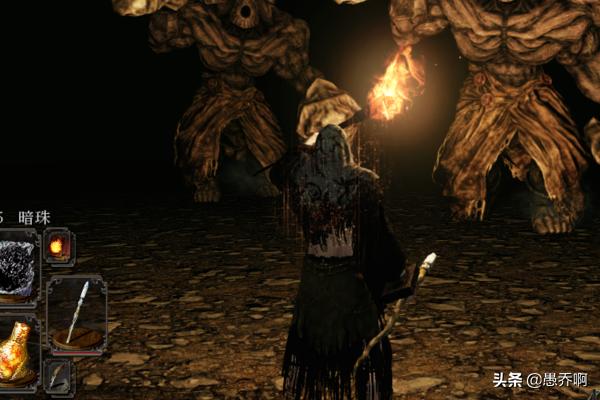Select the small grey item slot below the spear
Image resolution: width=600 pixels, height=400 pixels.
pos(57,377)
